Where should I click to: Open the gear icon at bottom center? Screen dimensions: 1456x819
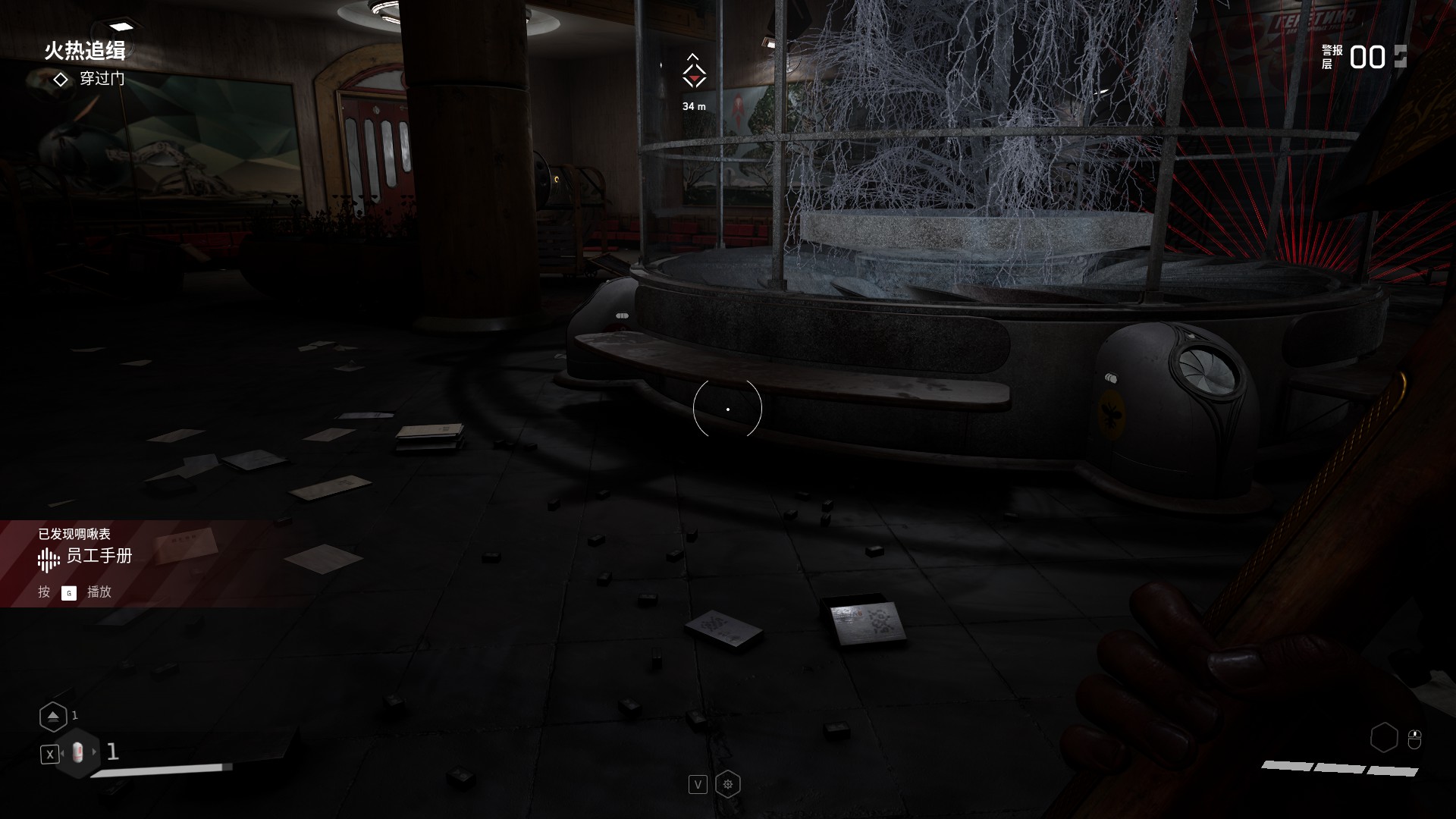(728, 784)
